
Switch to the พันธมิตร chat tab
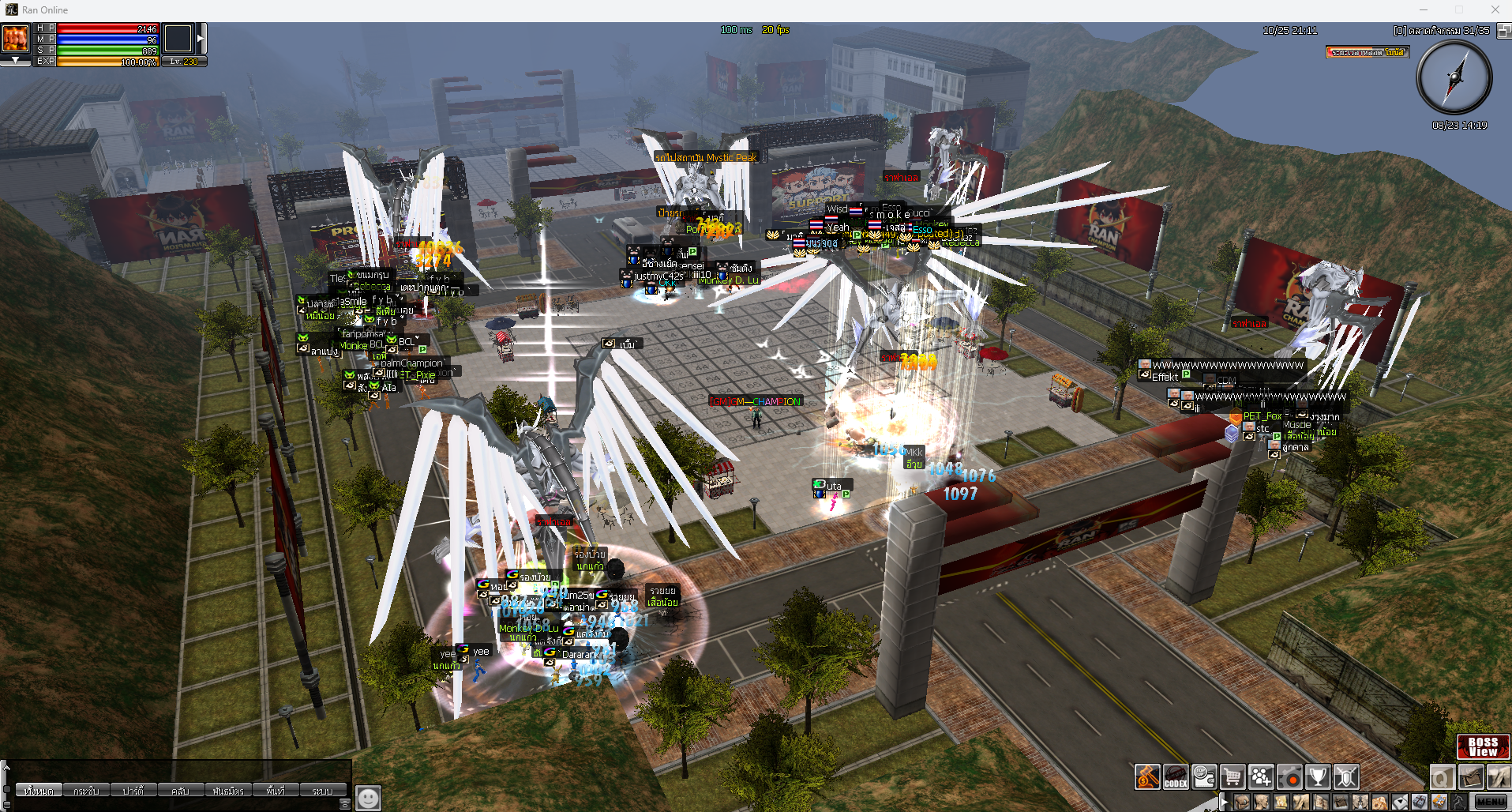228,791
